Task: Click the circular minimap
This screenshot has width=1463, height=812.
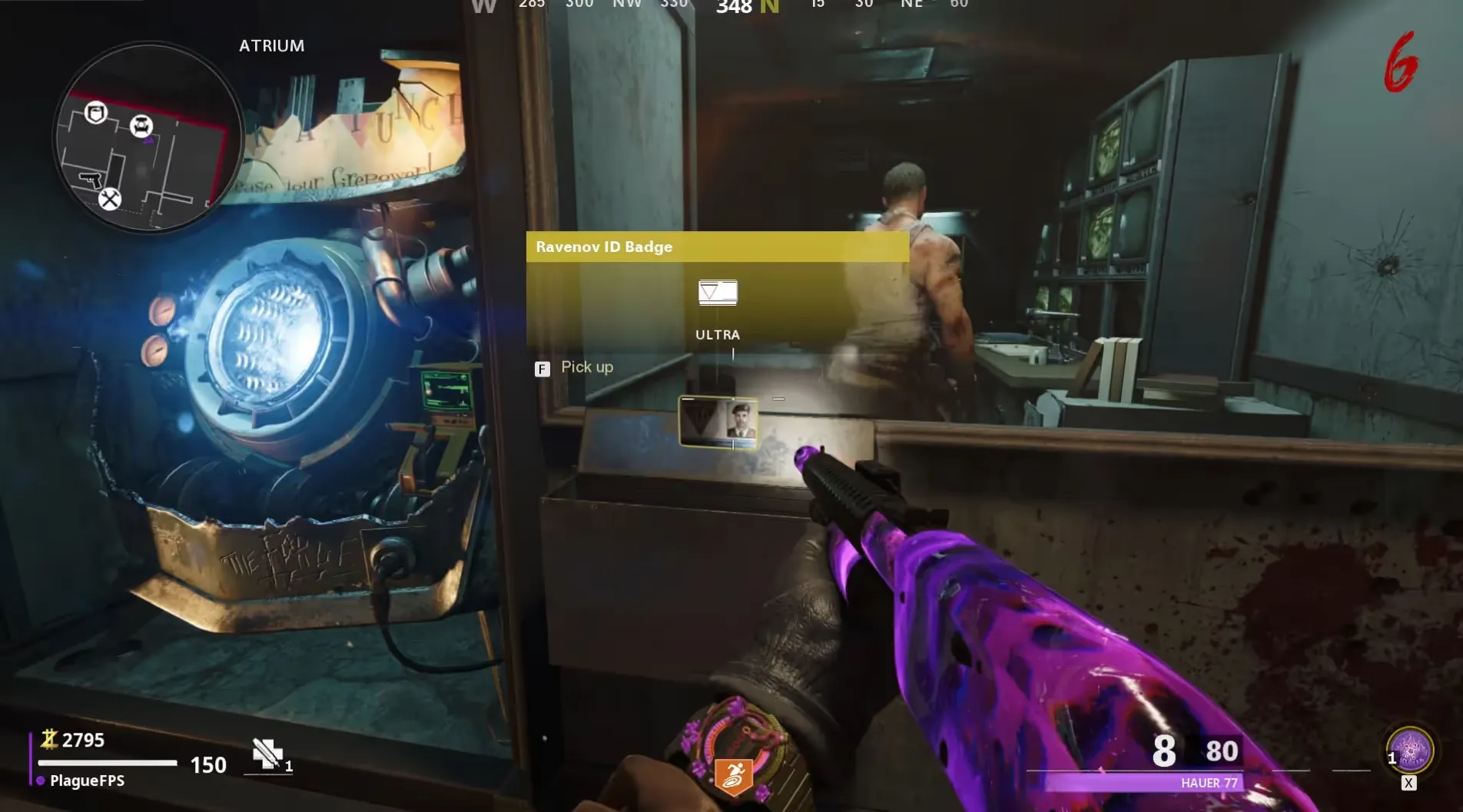Action: pos(148,138)
